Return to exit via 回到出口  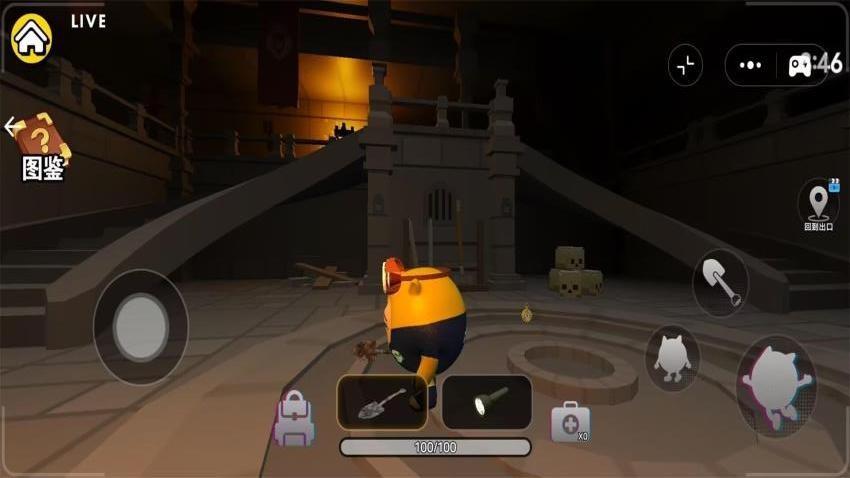(817, 205)
